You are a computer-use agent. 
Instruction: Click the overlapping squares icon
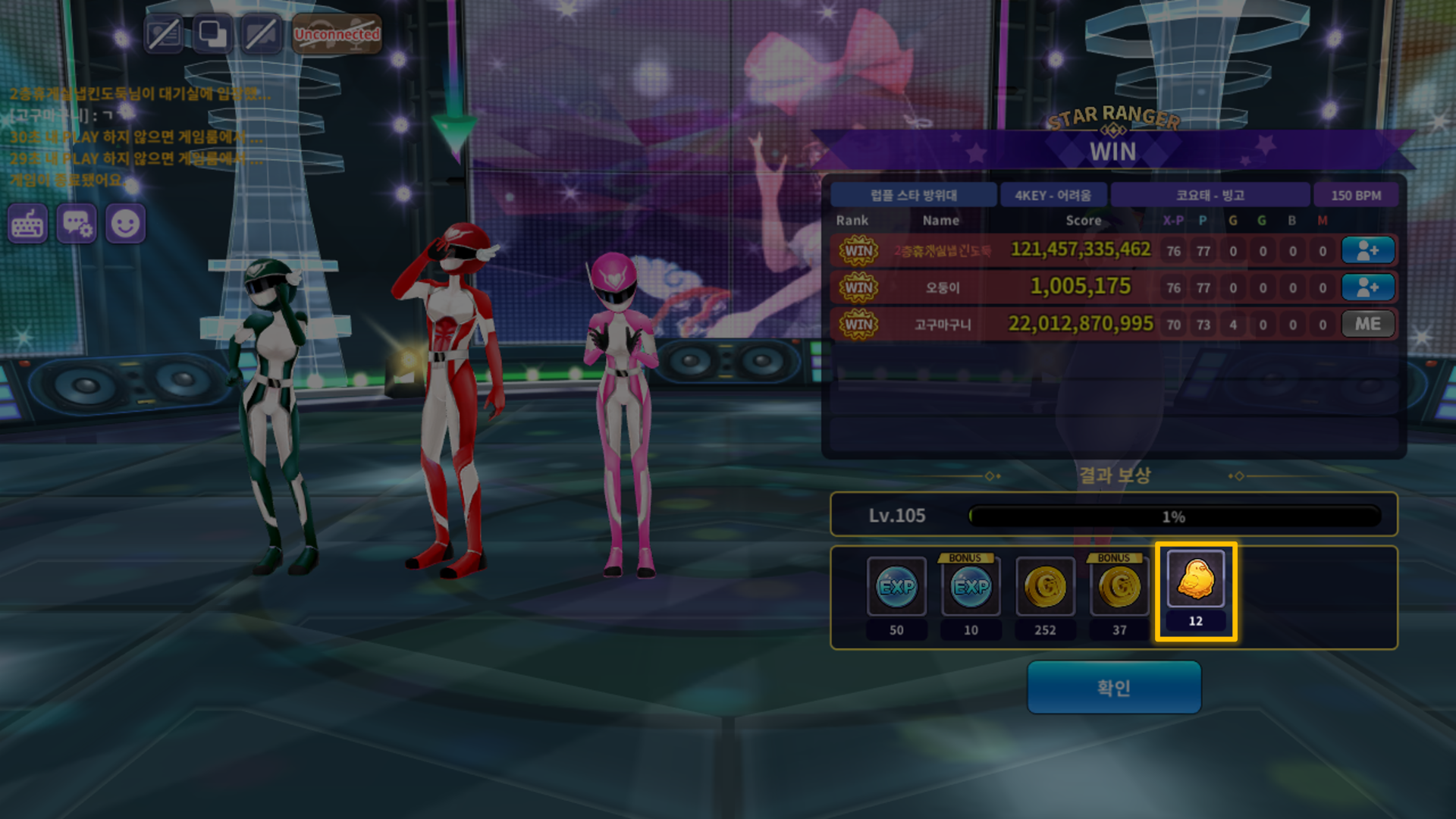(x=212, y=34)
